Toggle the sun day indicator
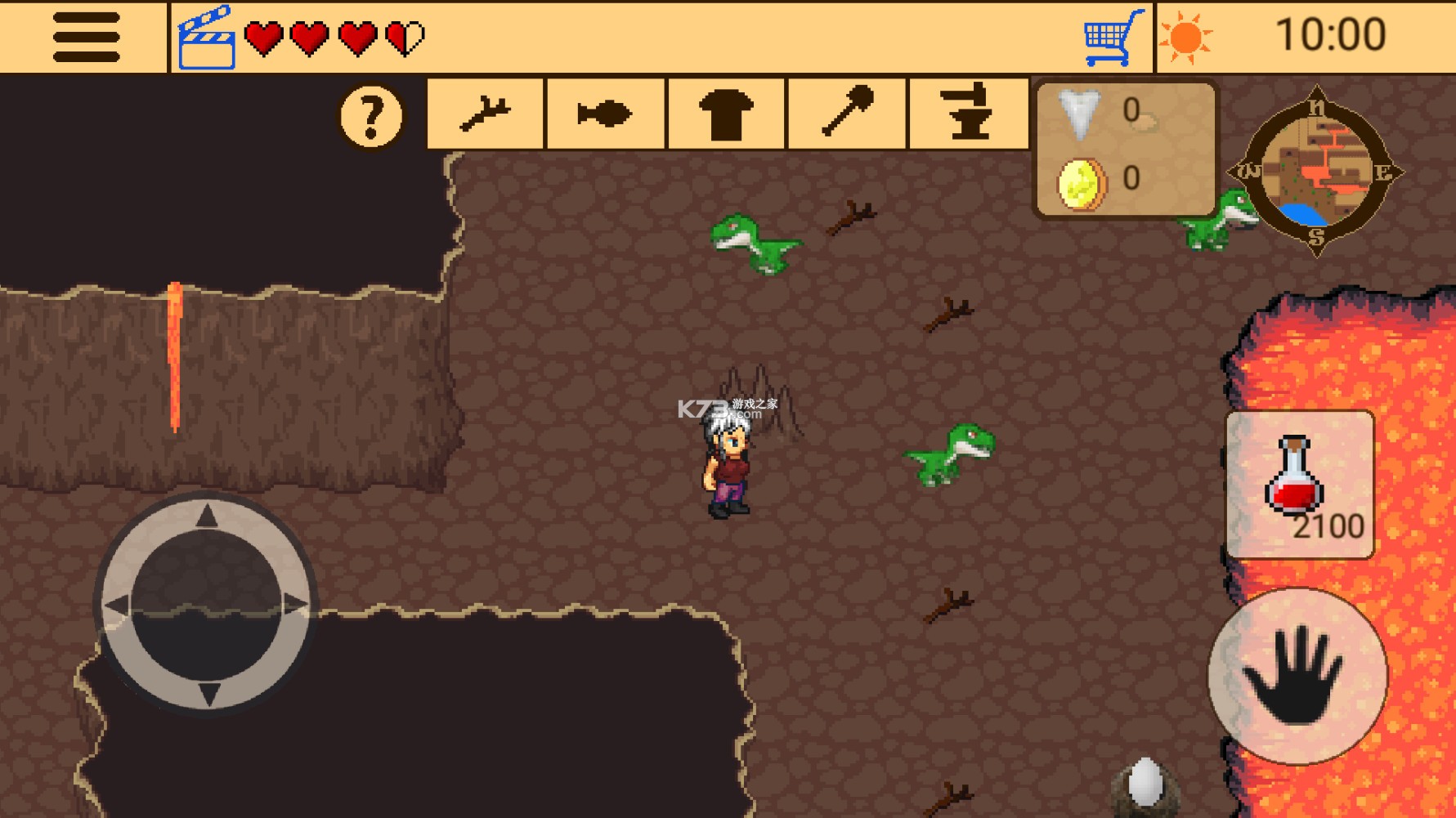 point(1185,36)
